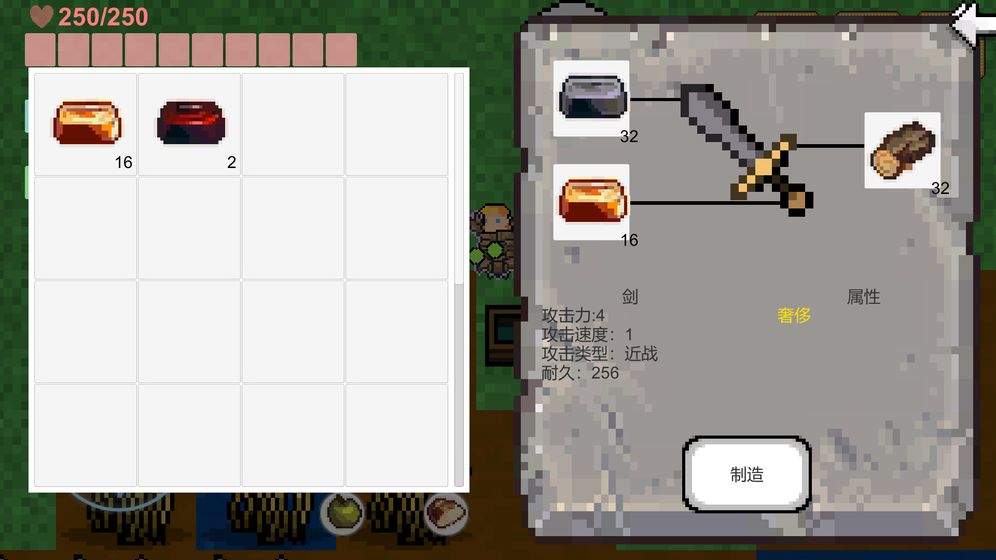Click the white back arrow

point(973,22)
